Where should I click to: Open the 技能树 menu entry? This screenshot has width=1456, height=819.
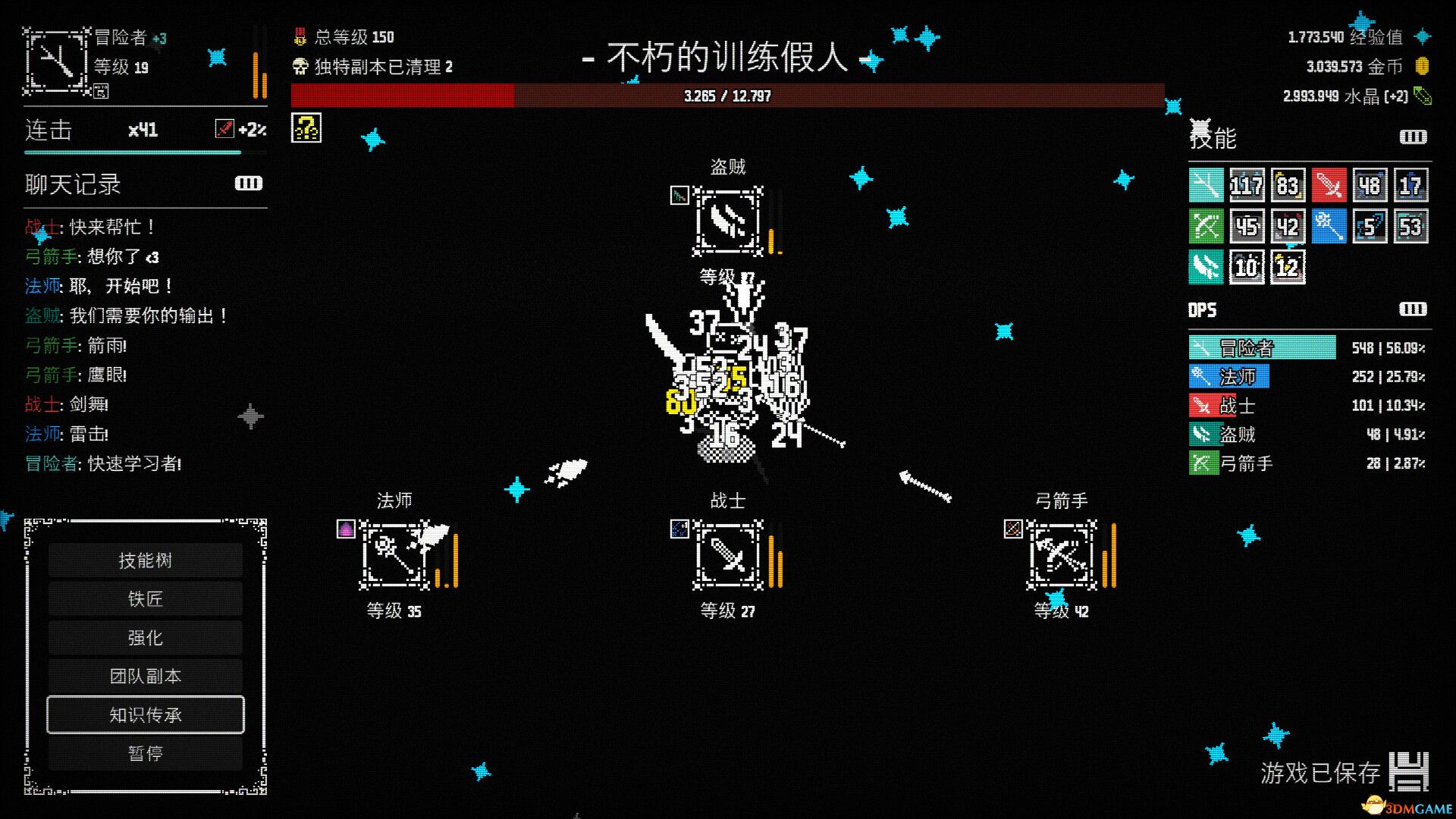pos(145,560)
